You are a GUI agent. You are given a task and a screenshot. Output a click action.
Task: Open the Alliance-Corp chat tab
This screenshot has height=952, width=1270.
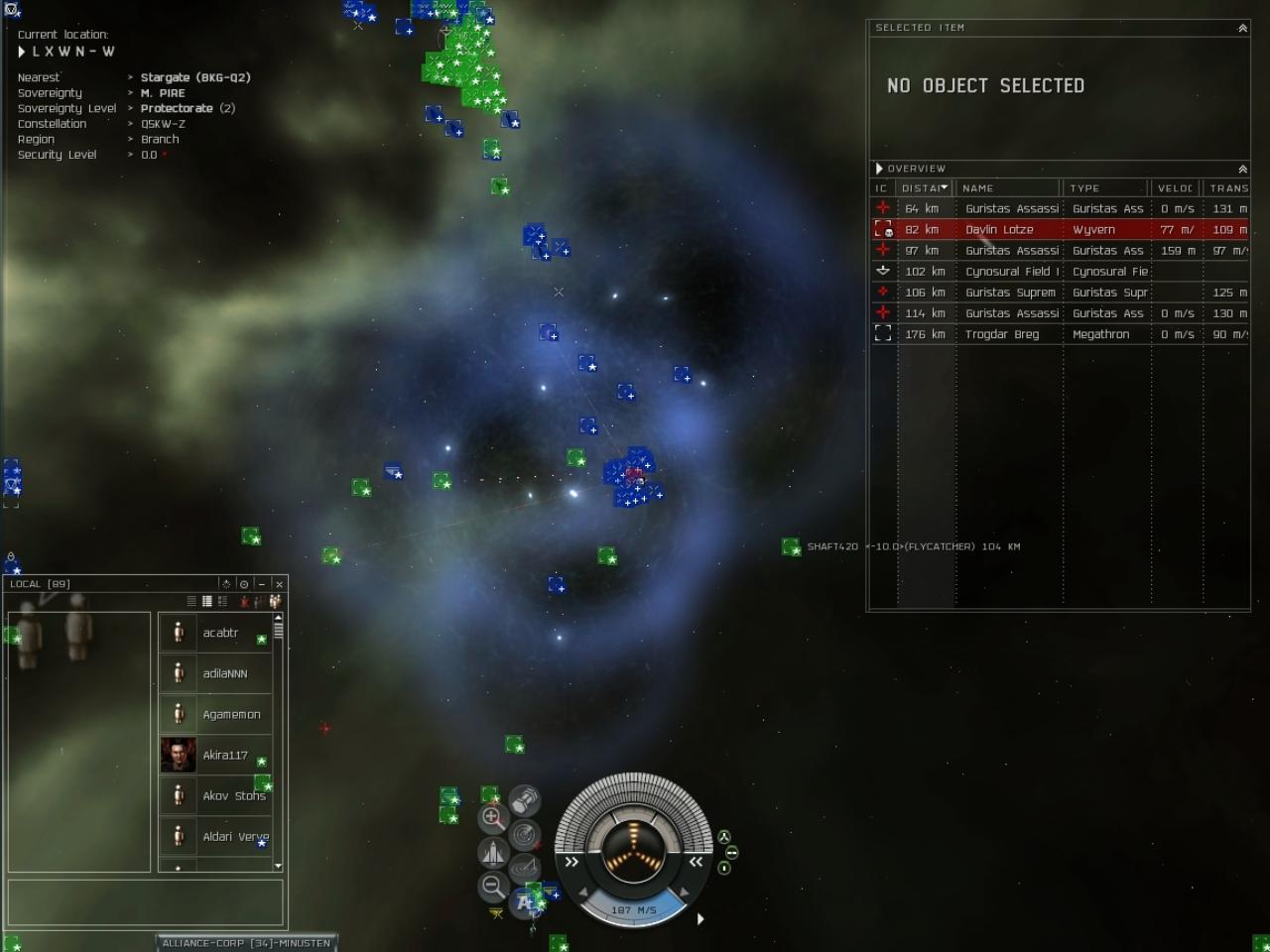[x=246, y=943]
